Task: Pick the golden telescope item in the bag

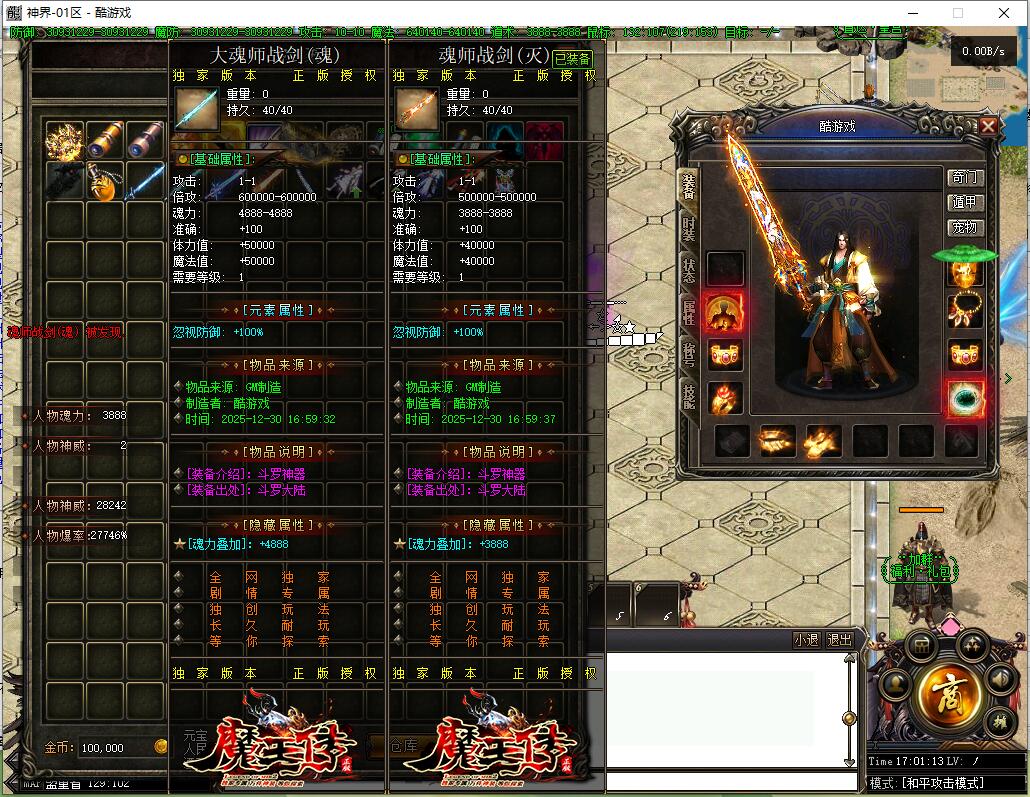Action: coord(104,141)
